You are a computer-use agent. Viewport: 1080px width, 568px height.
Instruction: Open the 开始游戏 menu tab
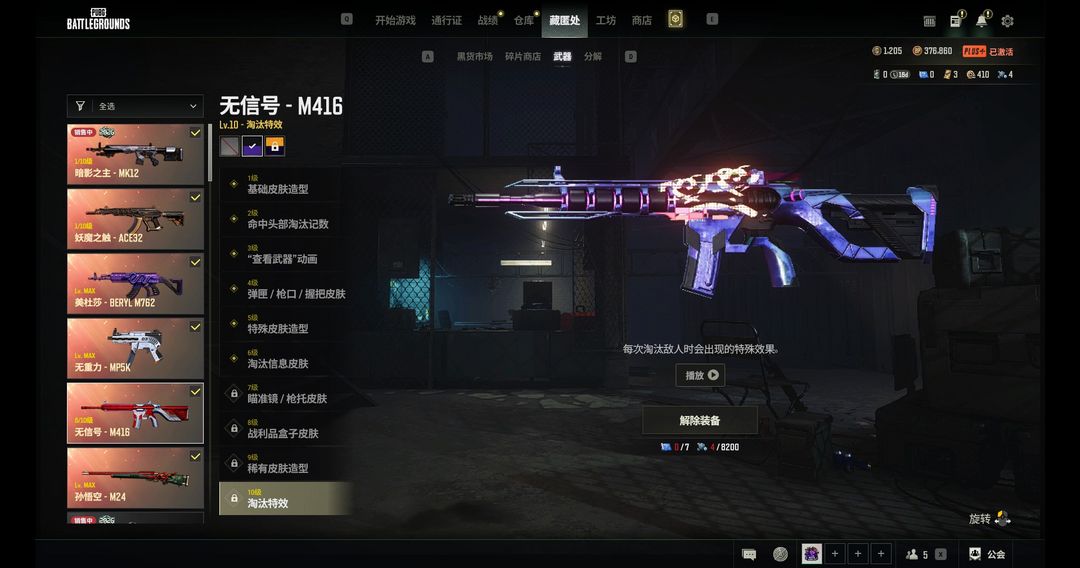[395, 21]
